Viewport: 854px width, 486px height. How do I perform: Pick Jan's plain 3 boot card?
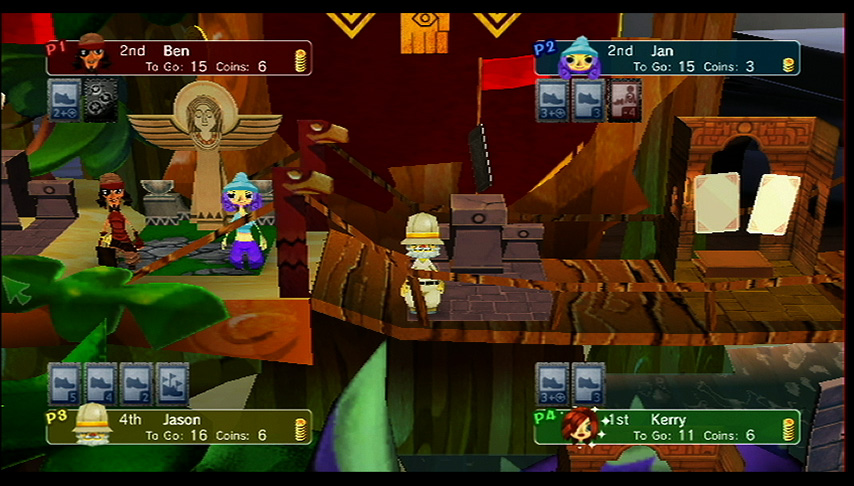tap(588, 101)
